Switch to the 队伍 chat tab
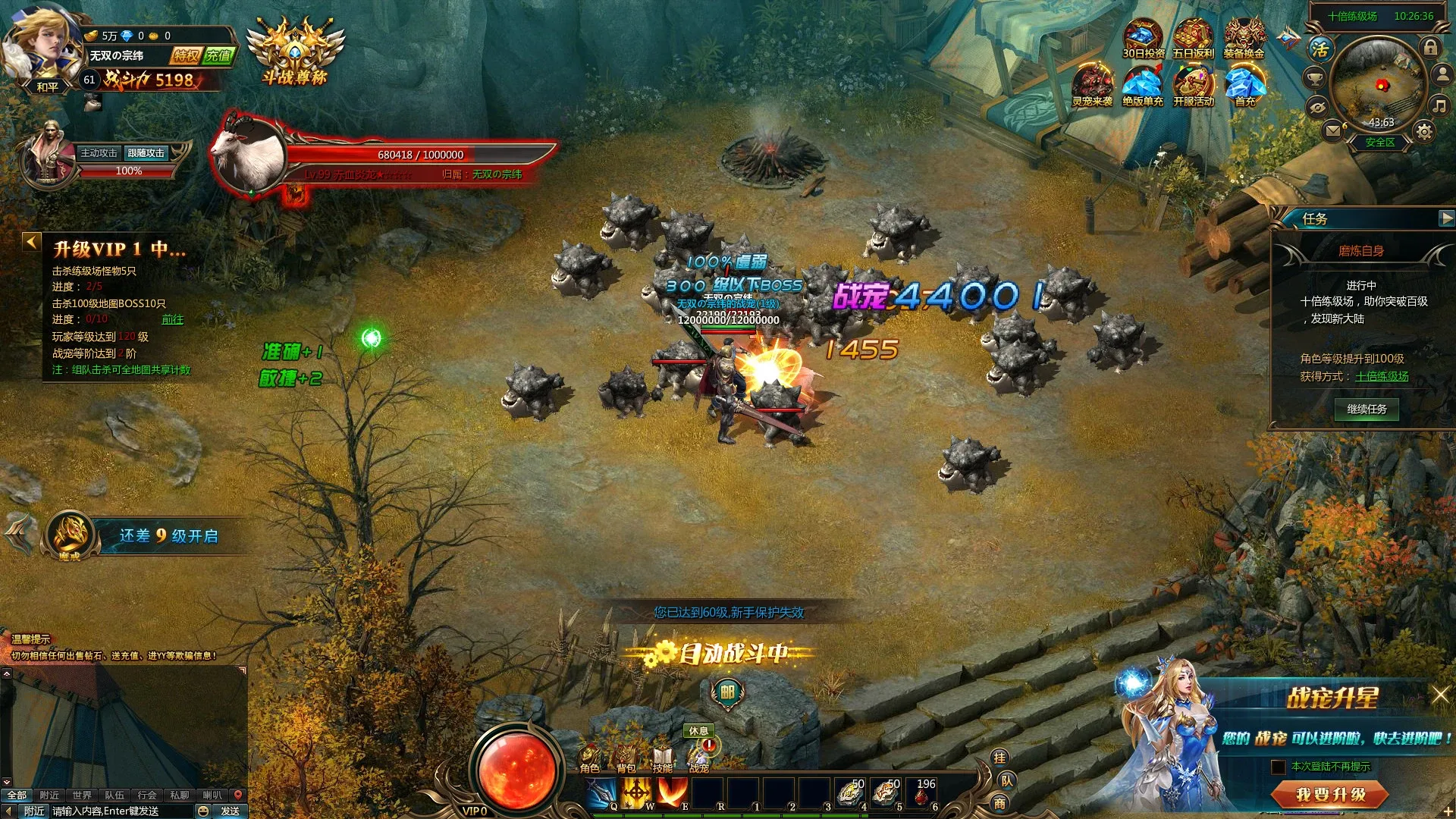 point(116,794)
